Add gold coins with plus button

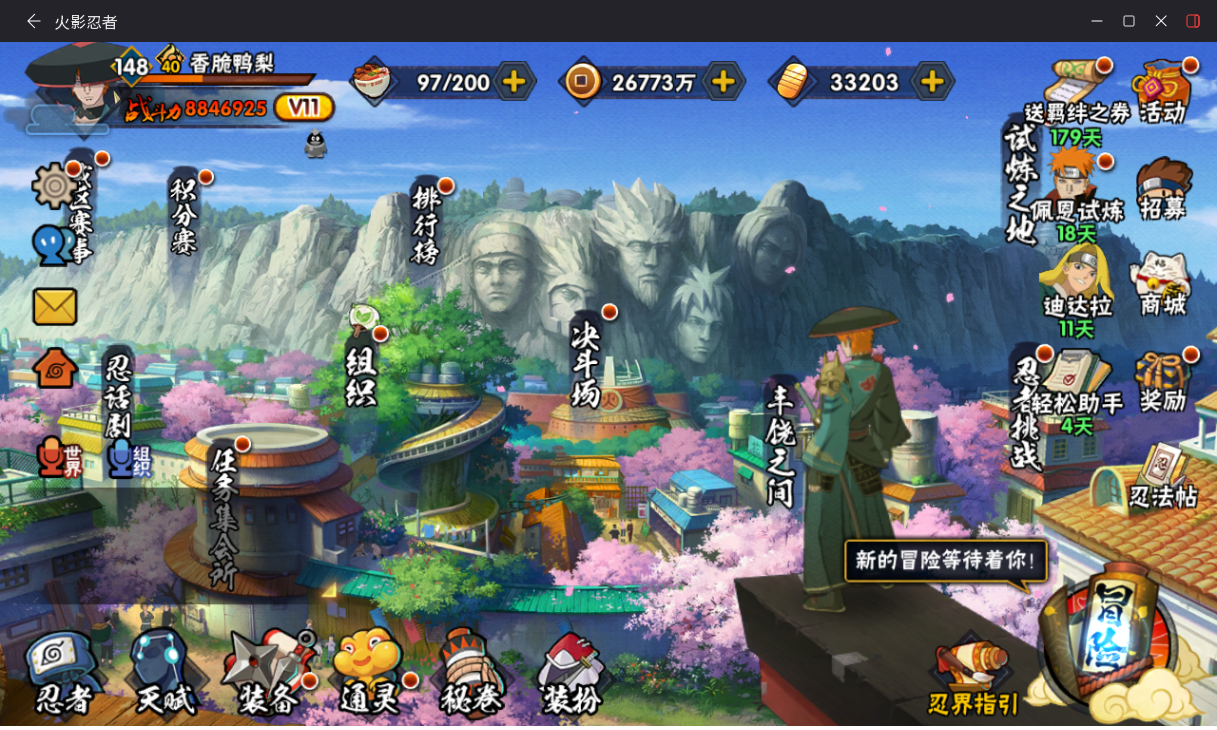(722, 82)
